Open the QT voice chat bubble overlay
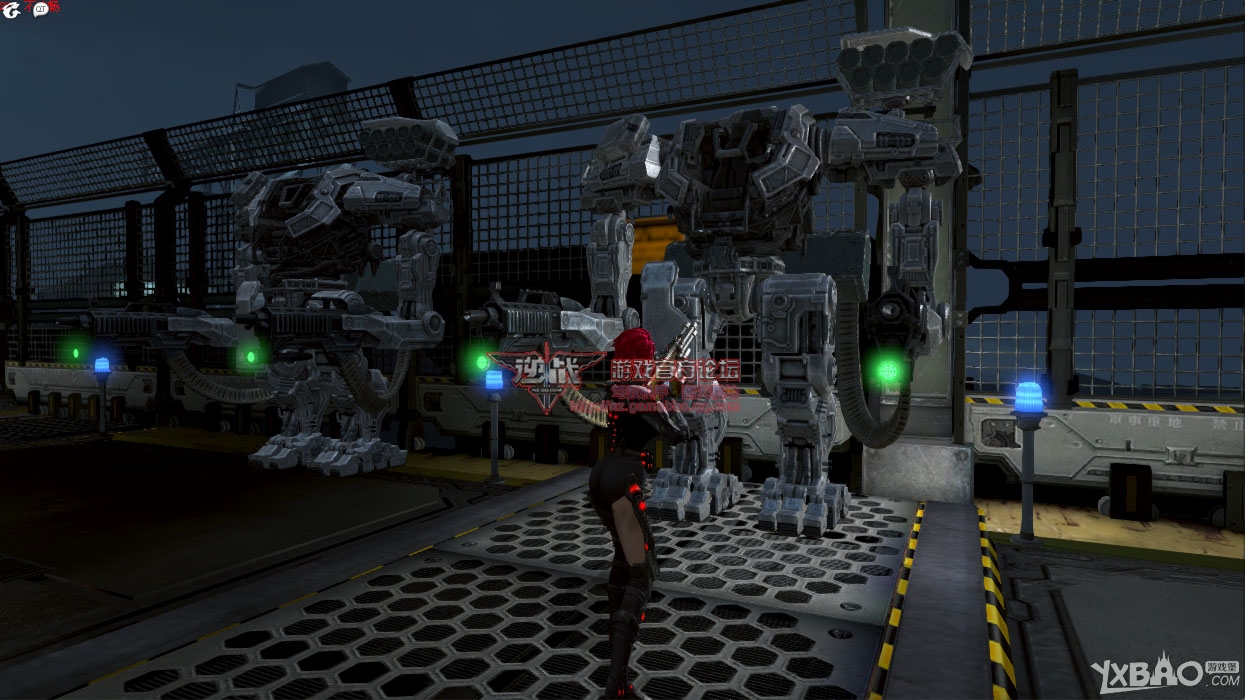1245x700 pixels. coord(41,9)
